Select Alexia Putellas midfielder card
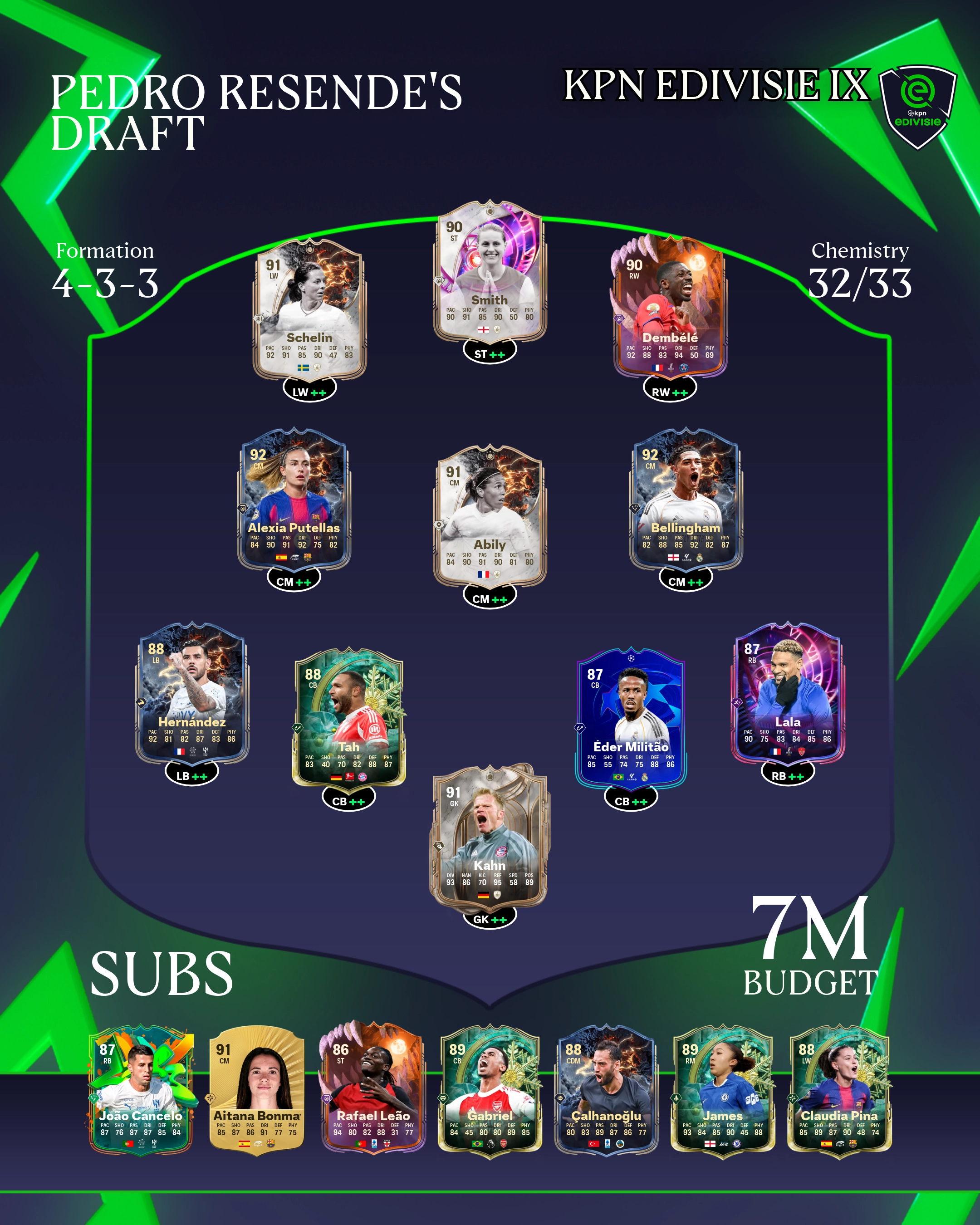 [294, 500]
